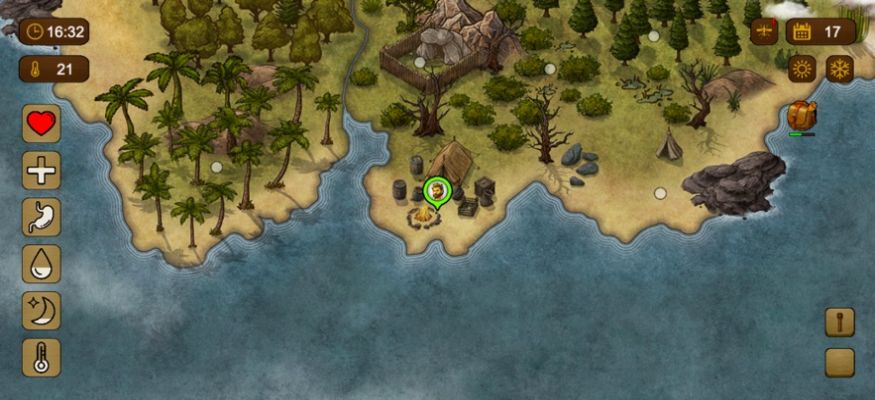
Task: Click the sun weather icon
Action: (802, 68)
